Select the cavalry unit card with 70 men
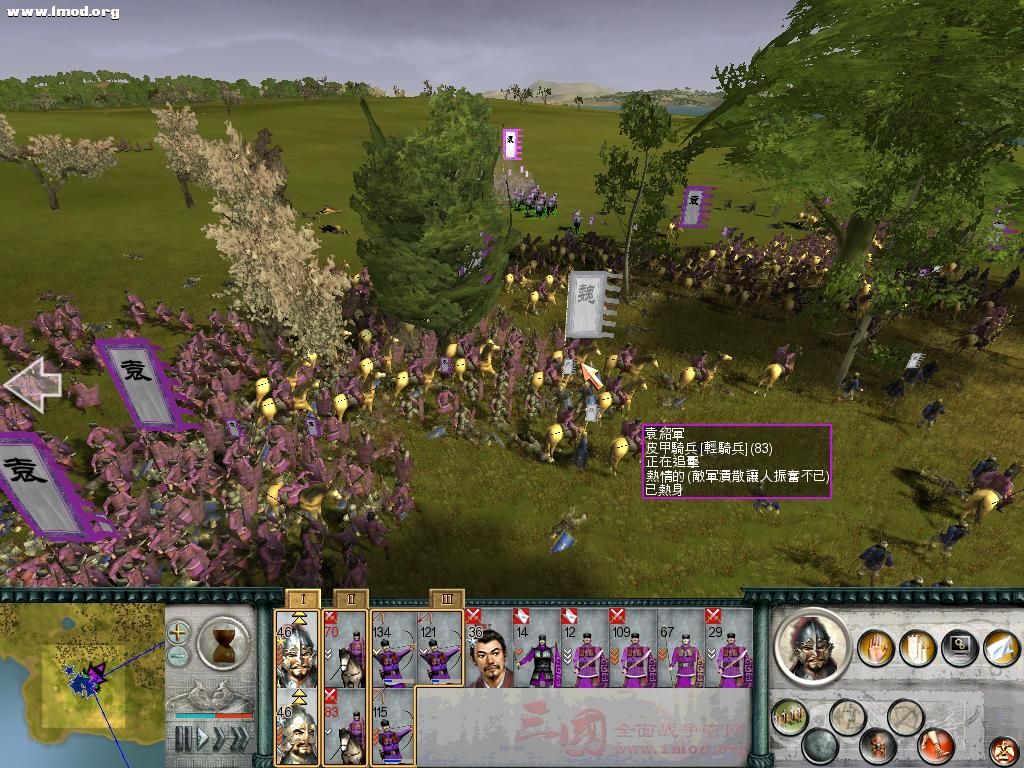 [345, 648]
